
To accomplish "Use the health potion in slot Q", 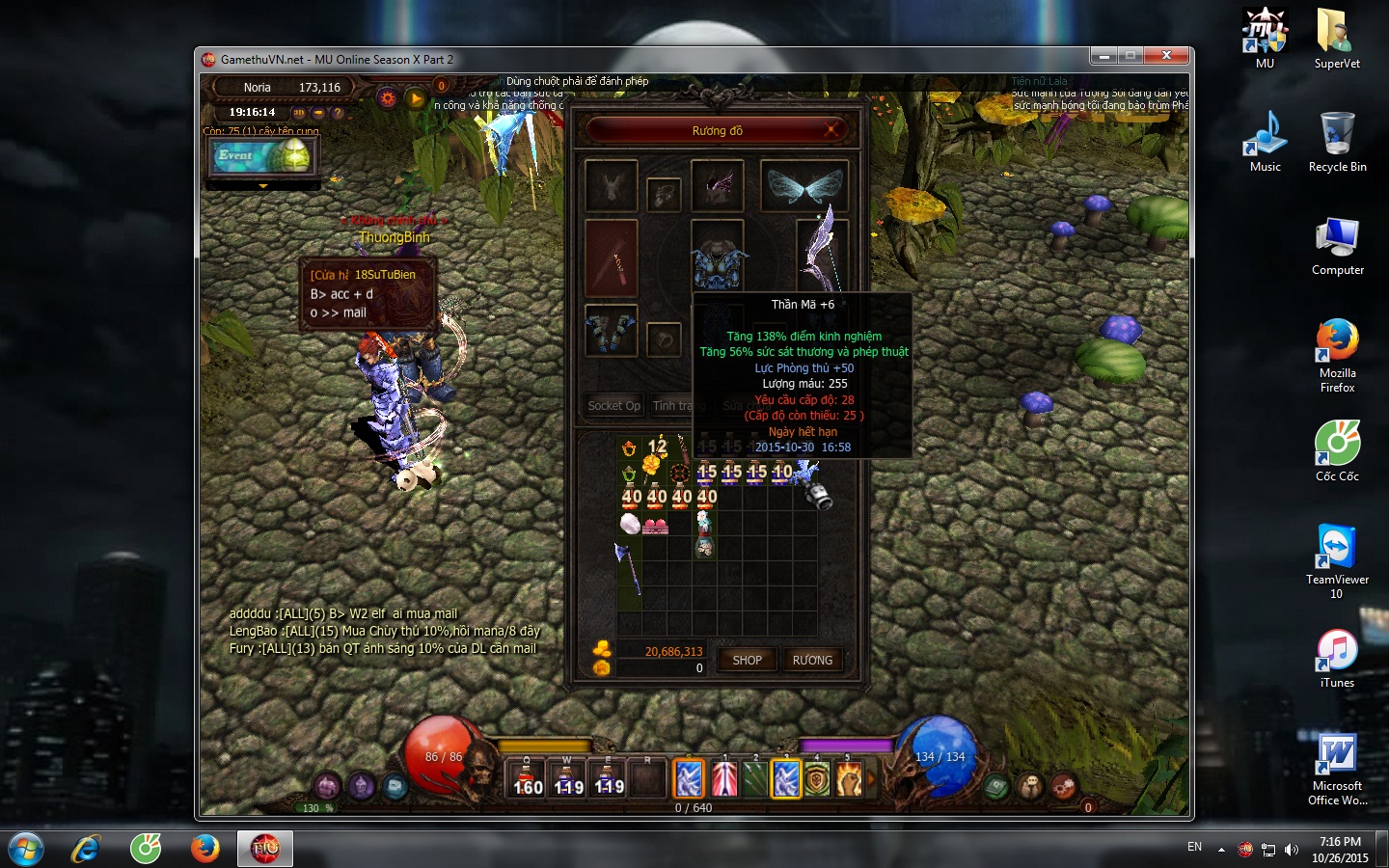I will [527, 778].
